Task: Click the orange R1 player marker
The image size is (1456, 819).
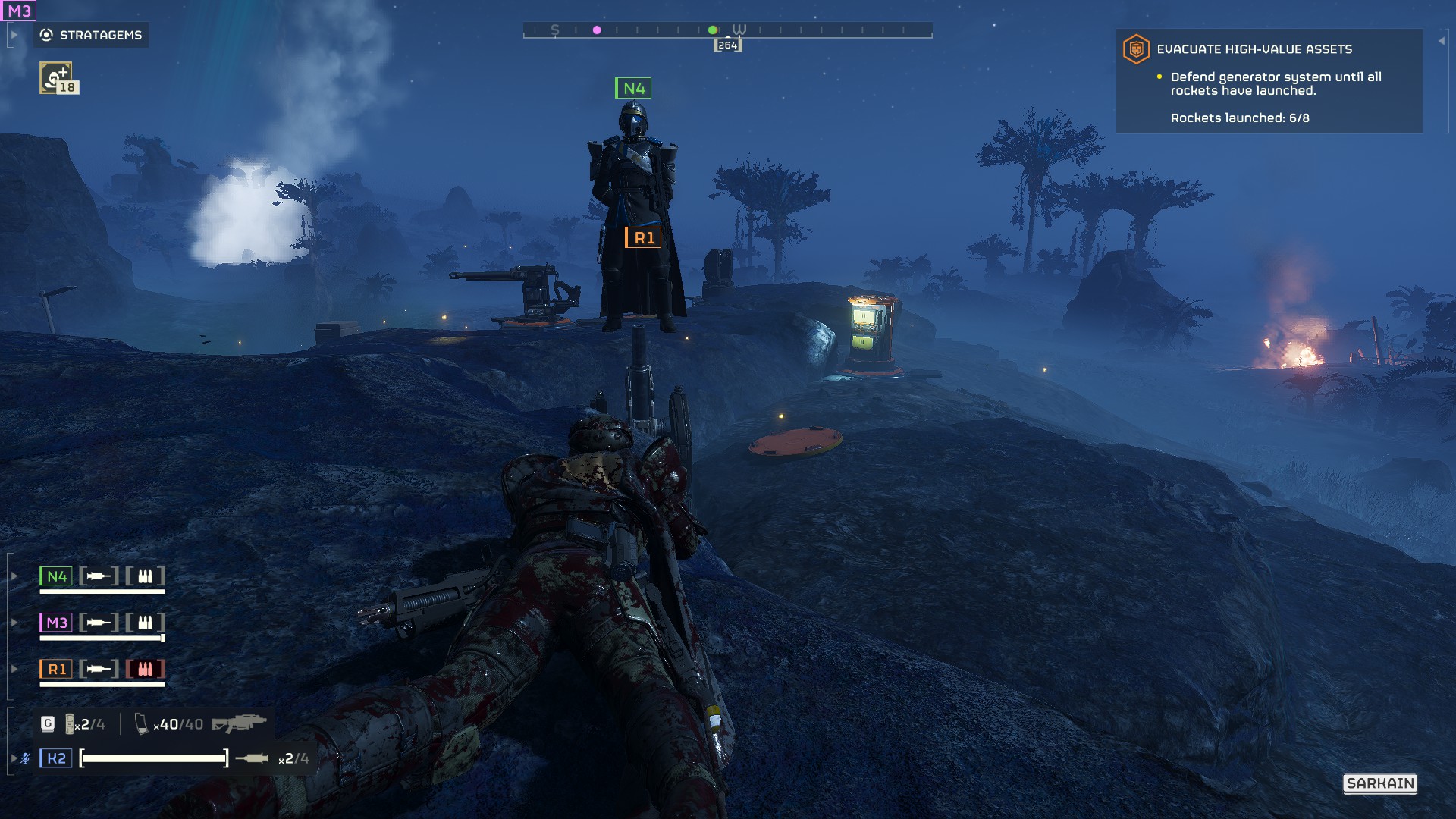Action: coord(643,238)
